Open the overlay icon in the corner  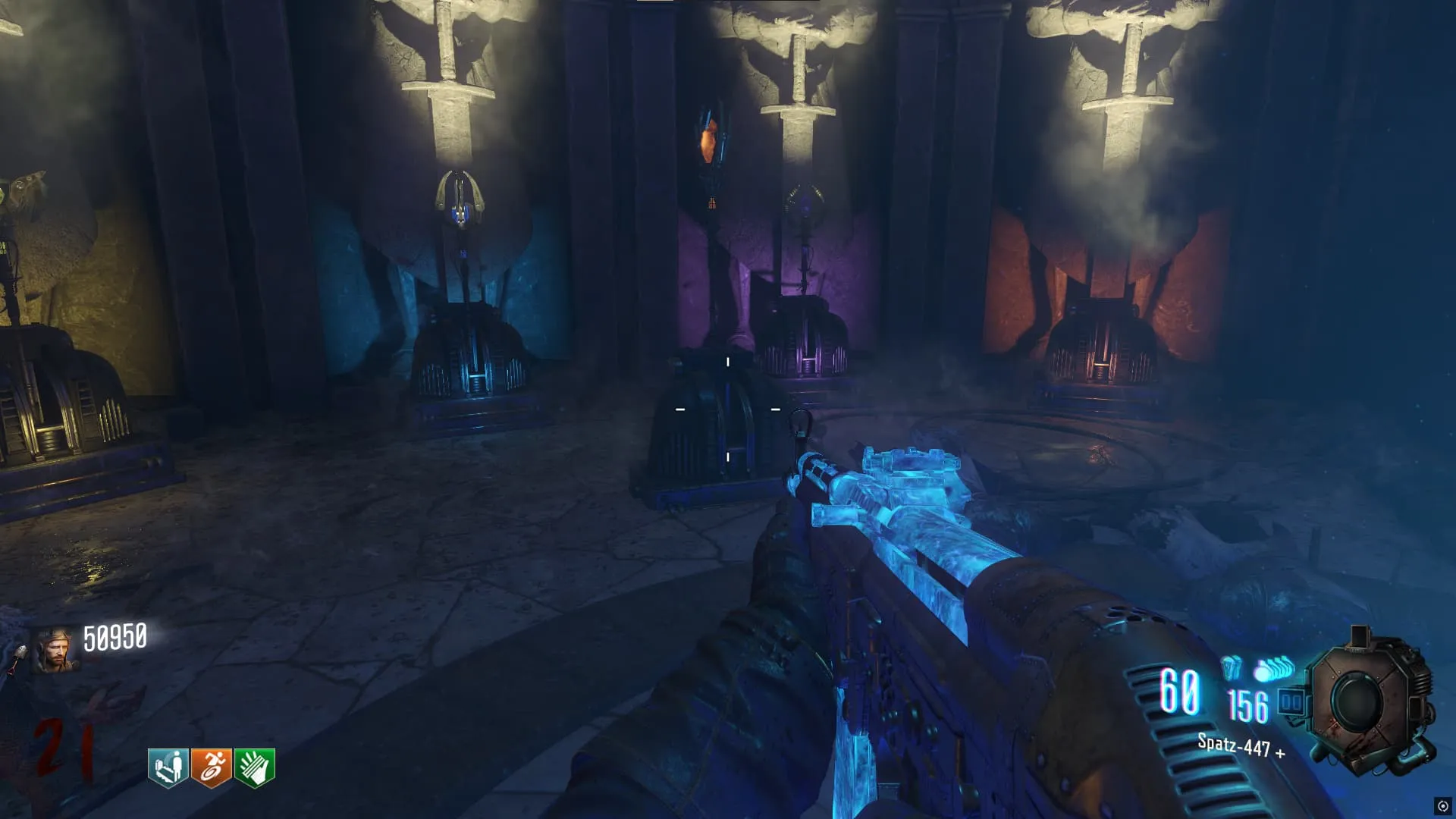[x=1442, y=806]
